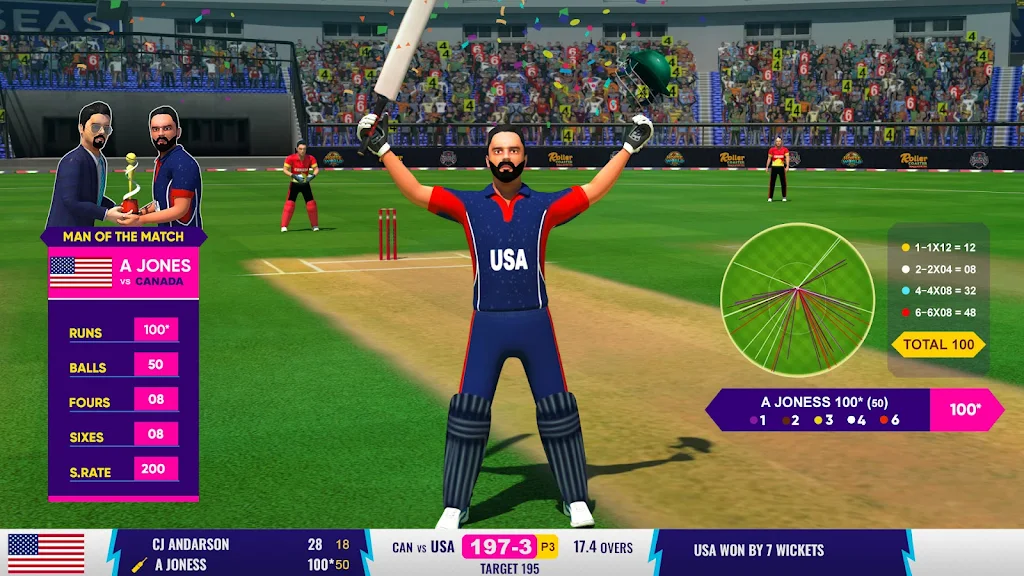Click the TOTAL 100 yellow badge
Viewport: 1024px width, 576px height.
pyautogui.click(x=938, y=345)
